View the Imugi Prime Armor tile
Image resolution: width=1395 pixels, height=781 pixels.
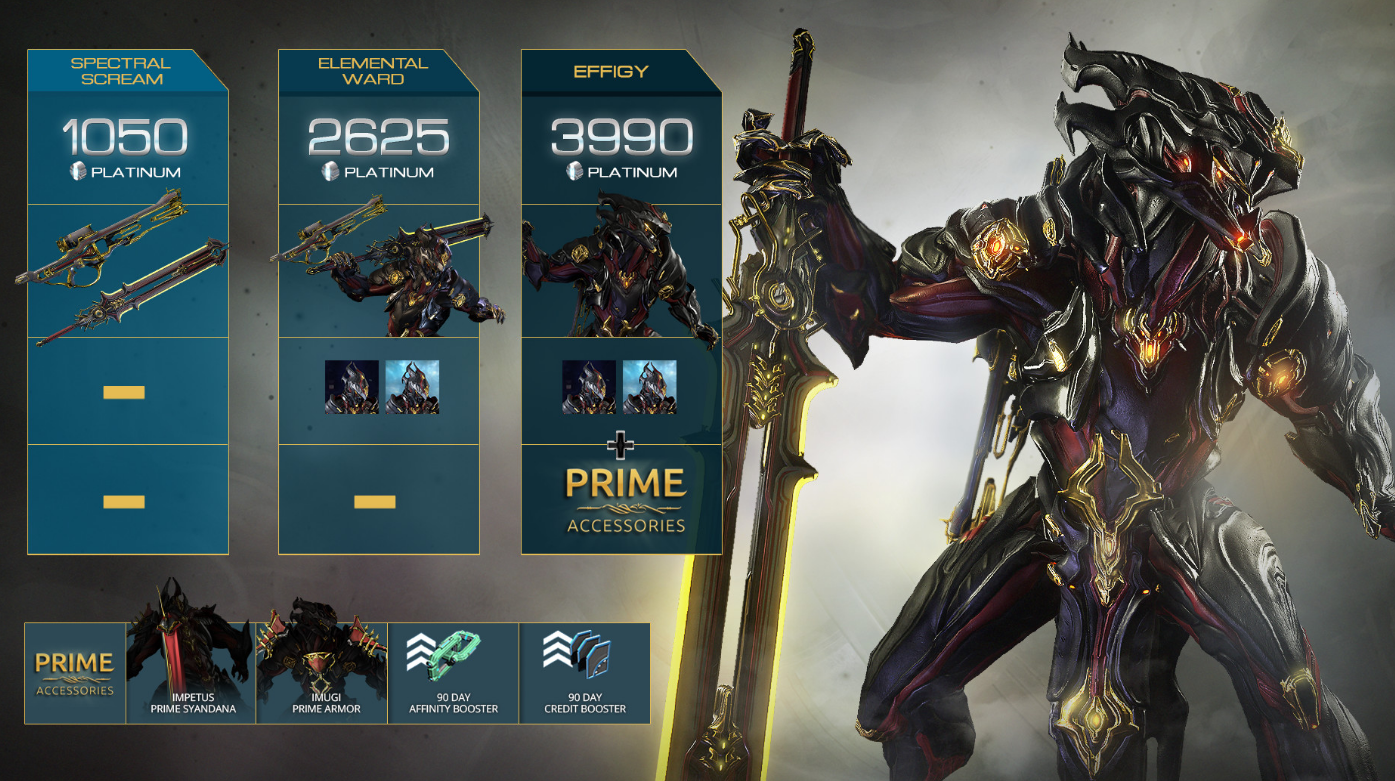click(322, 673)
